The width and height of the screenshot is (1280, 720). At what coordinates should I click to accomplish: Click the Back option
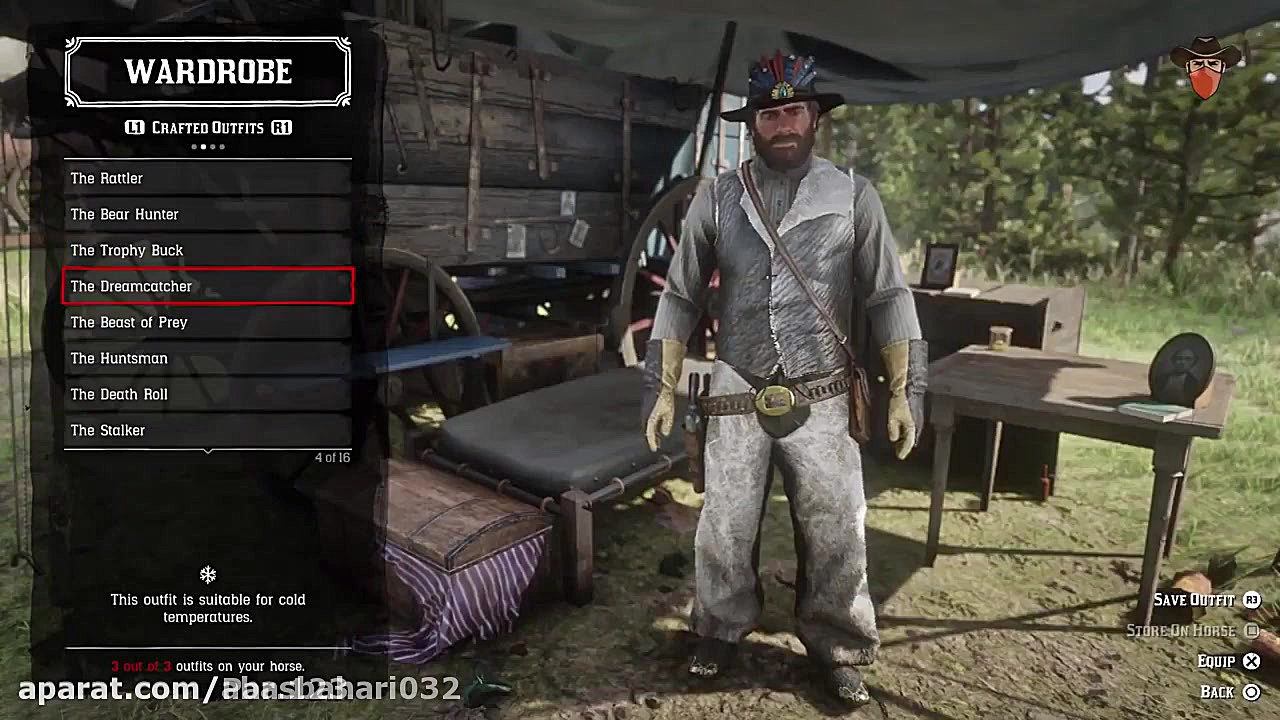1220,691
